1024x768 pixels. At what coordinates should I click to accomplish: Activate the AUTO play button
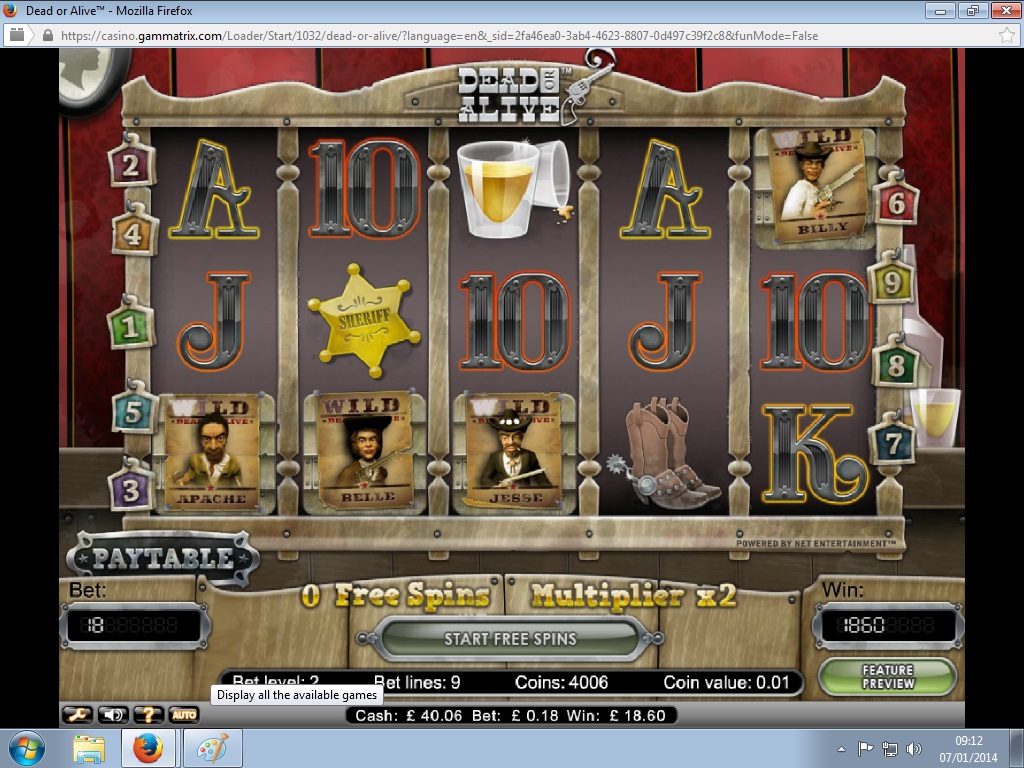tap(183, 714)
